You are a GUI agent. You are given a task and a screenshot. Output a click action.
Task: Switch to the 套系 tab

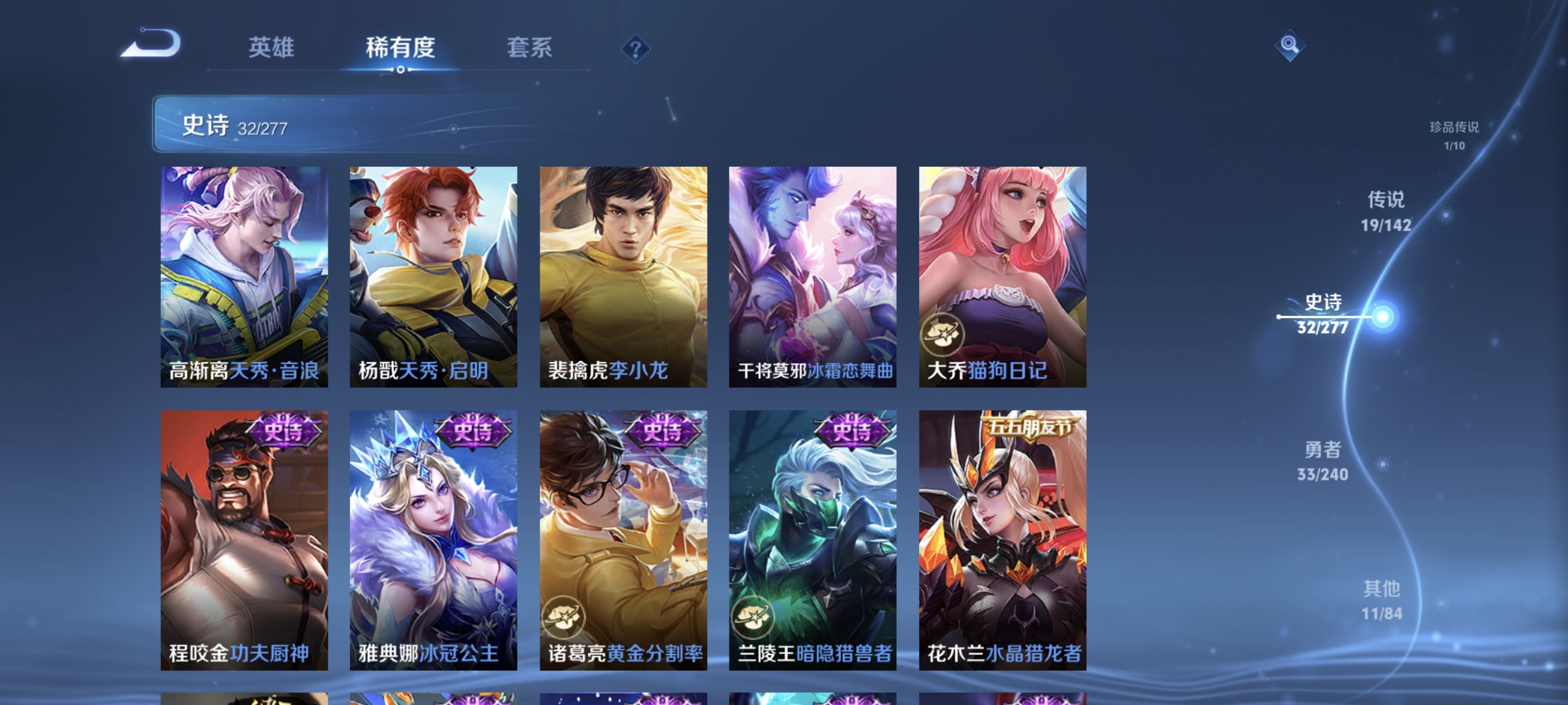pos(530,49)
